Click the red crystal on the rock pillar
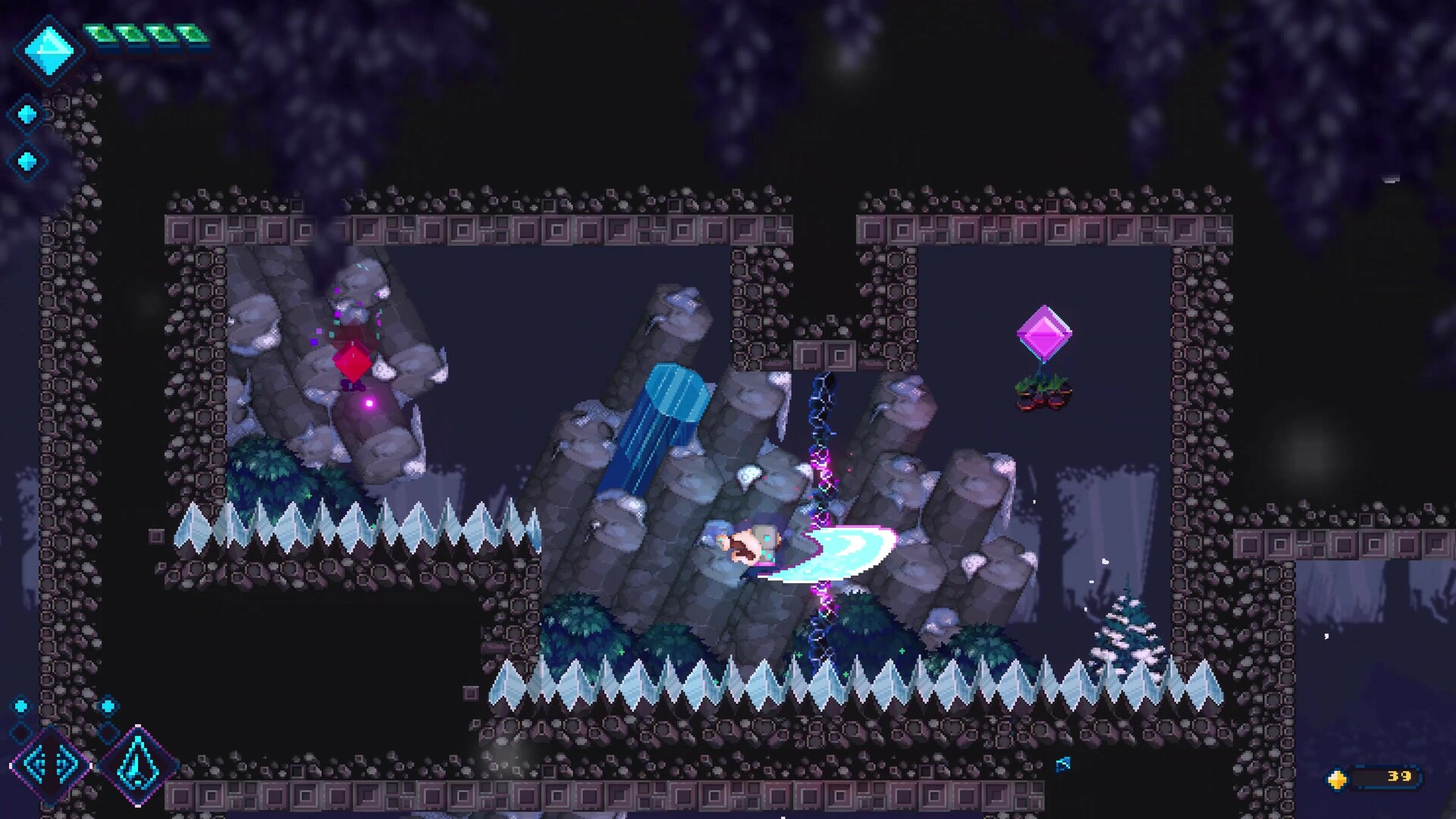Viewport: 1456px width, 819px height. coord(351,360)
